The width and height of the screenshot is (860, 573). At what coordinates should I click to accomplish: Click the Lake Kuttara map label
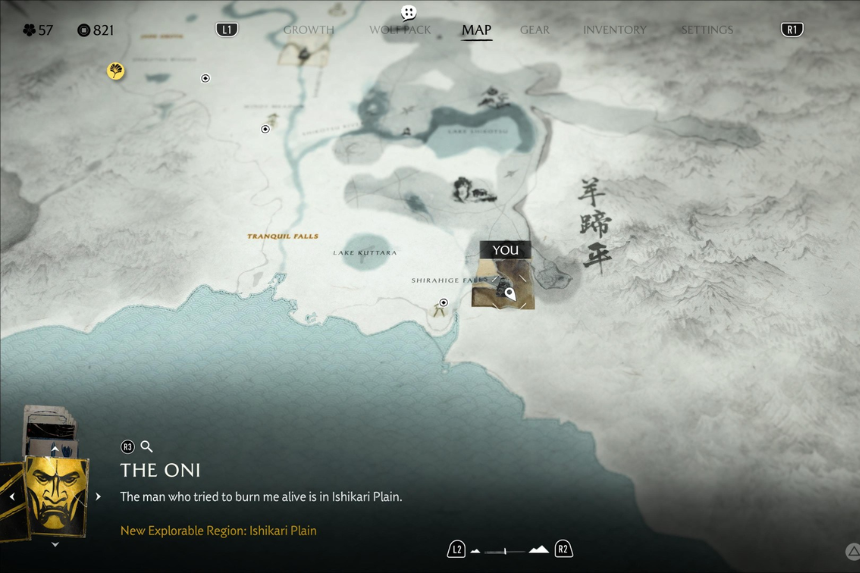pos(364,253)
